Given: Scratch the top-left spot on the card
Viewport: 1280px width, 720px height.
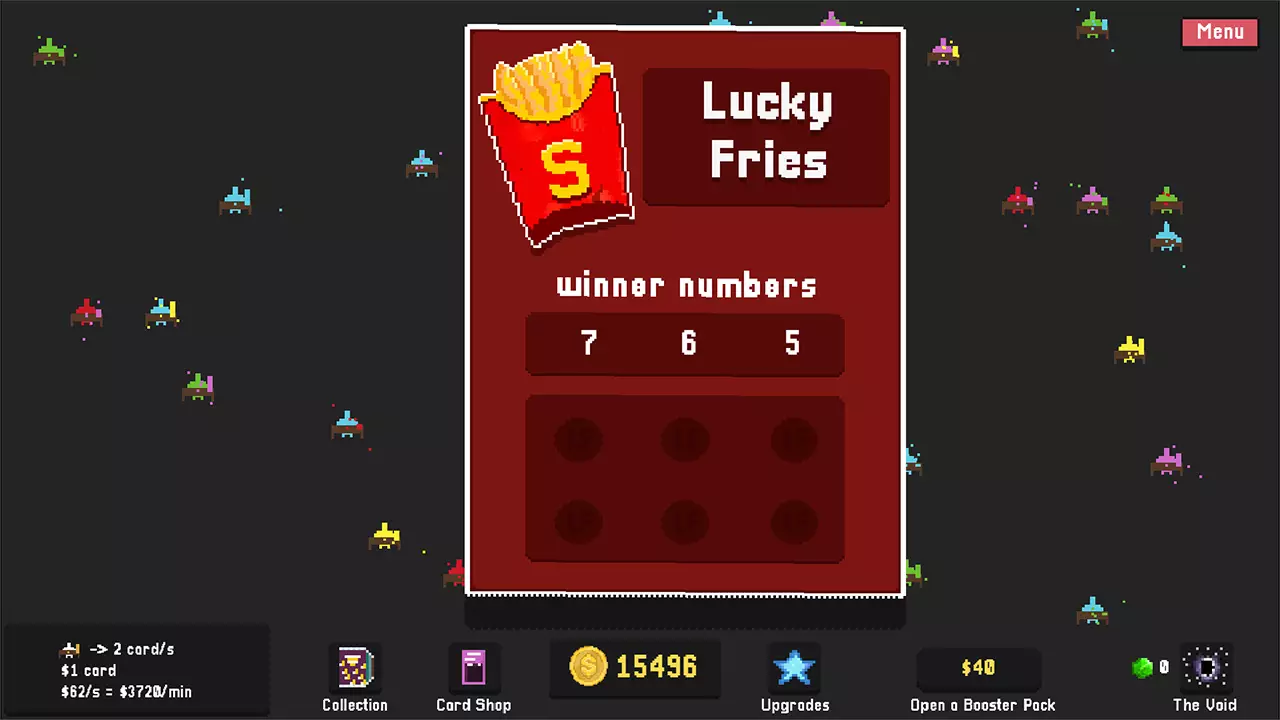Looking at the screenshot, I should 578,438.
